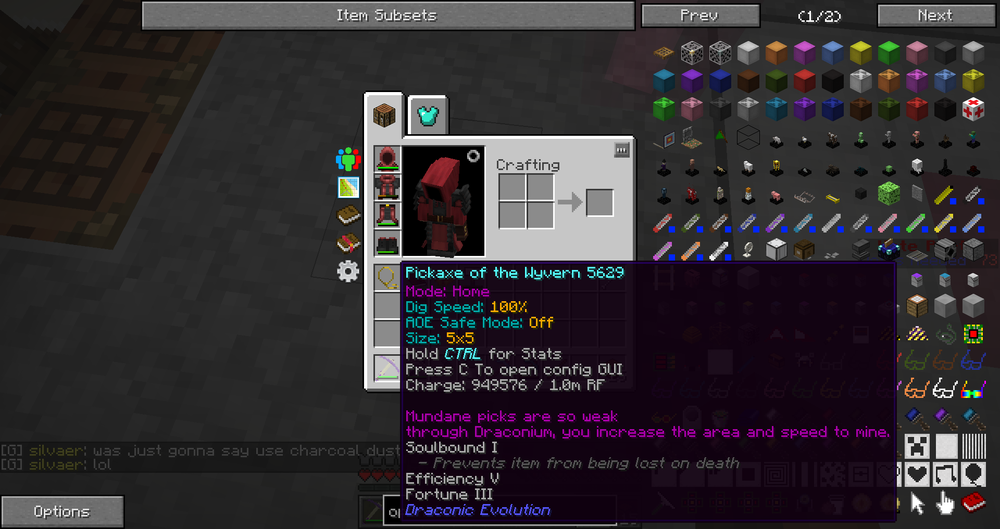Select the red robe chestplate slot
The width and height of the screenshot is (1000, 529).
pos(387,186)
